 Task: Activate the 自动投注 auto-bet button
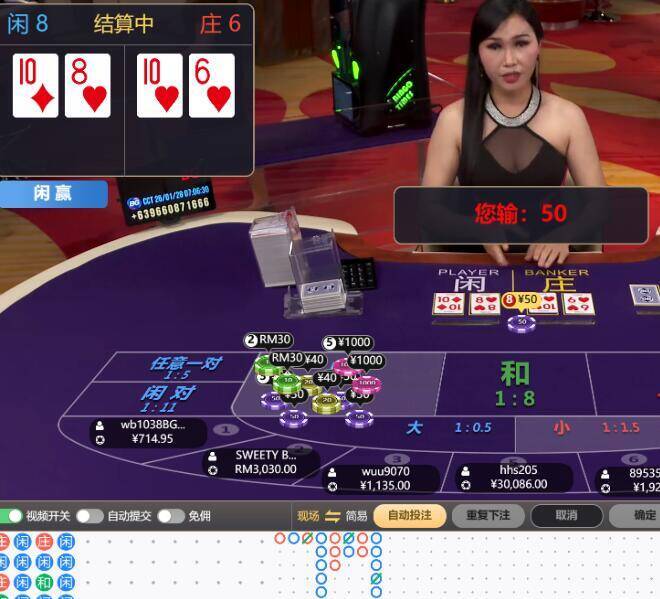(x=410, y=516)
